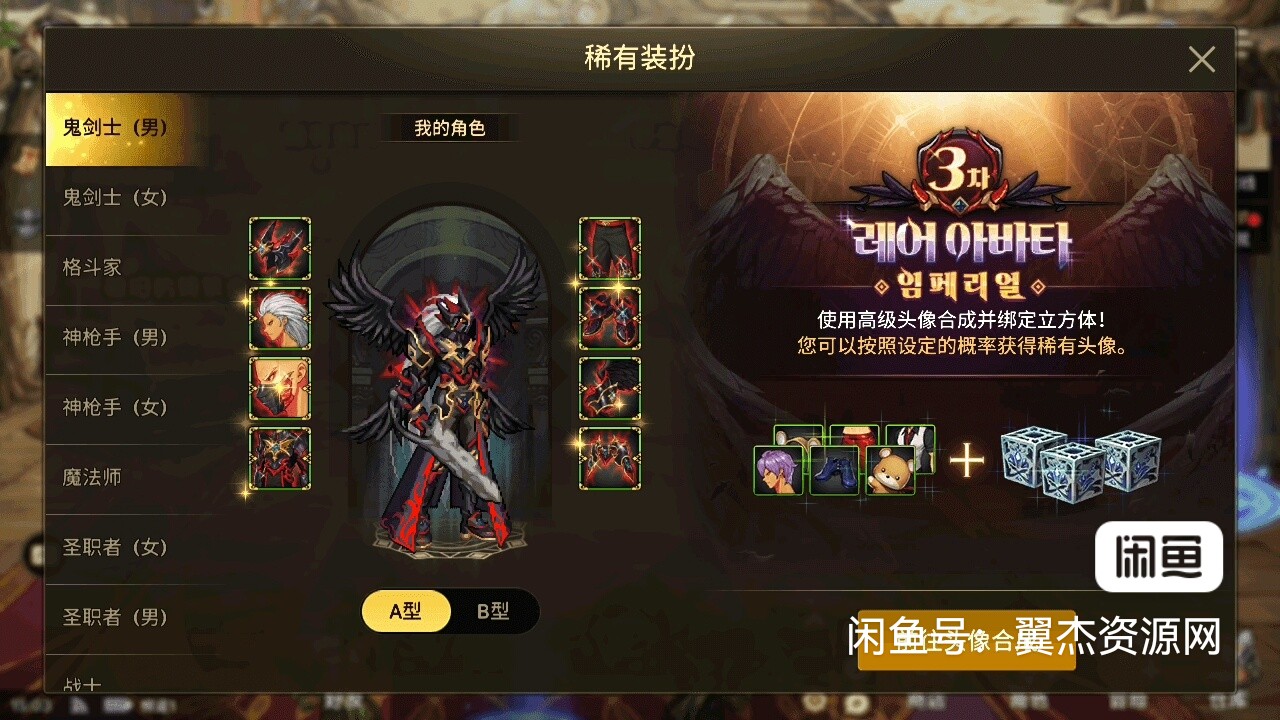Open the cape avatar slot
1280x720 pixels.
point(610,390)
